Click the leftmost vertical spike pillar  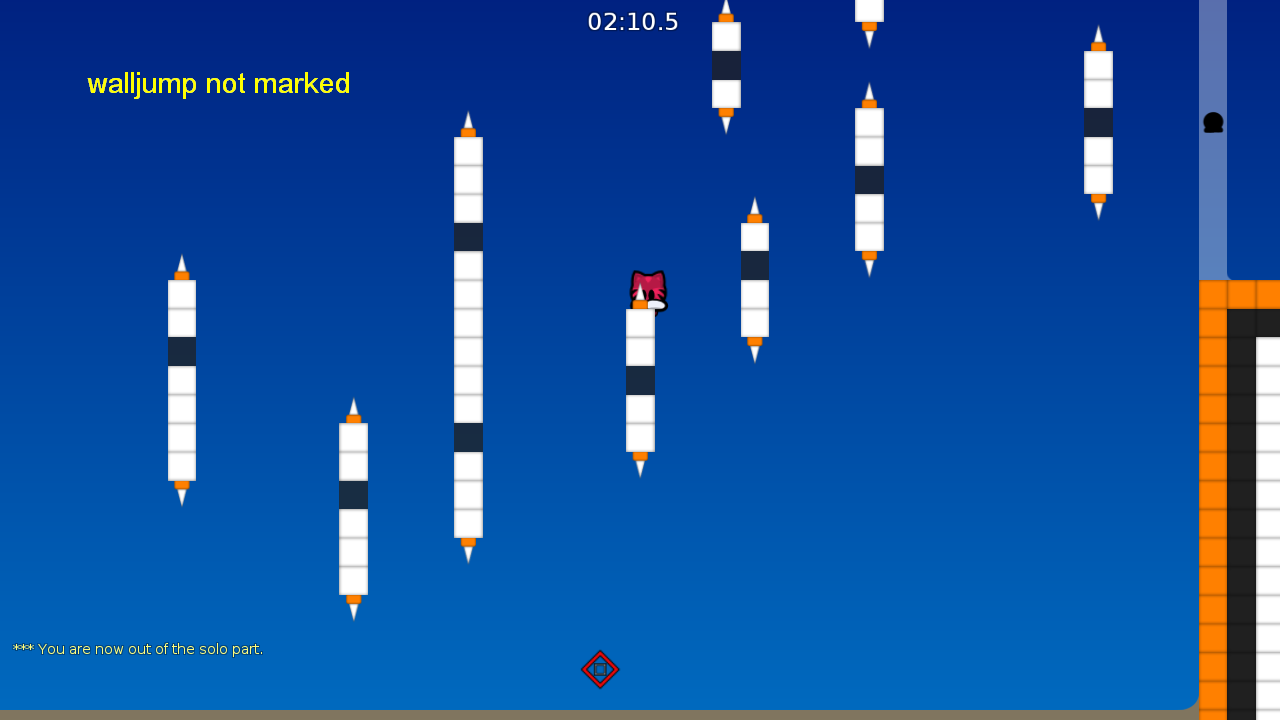(181, 380)
